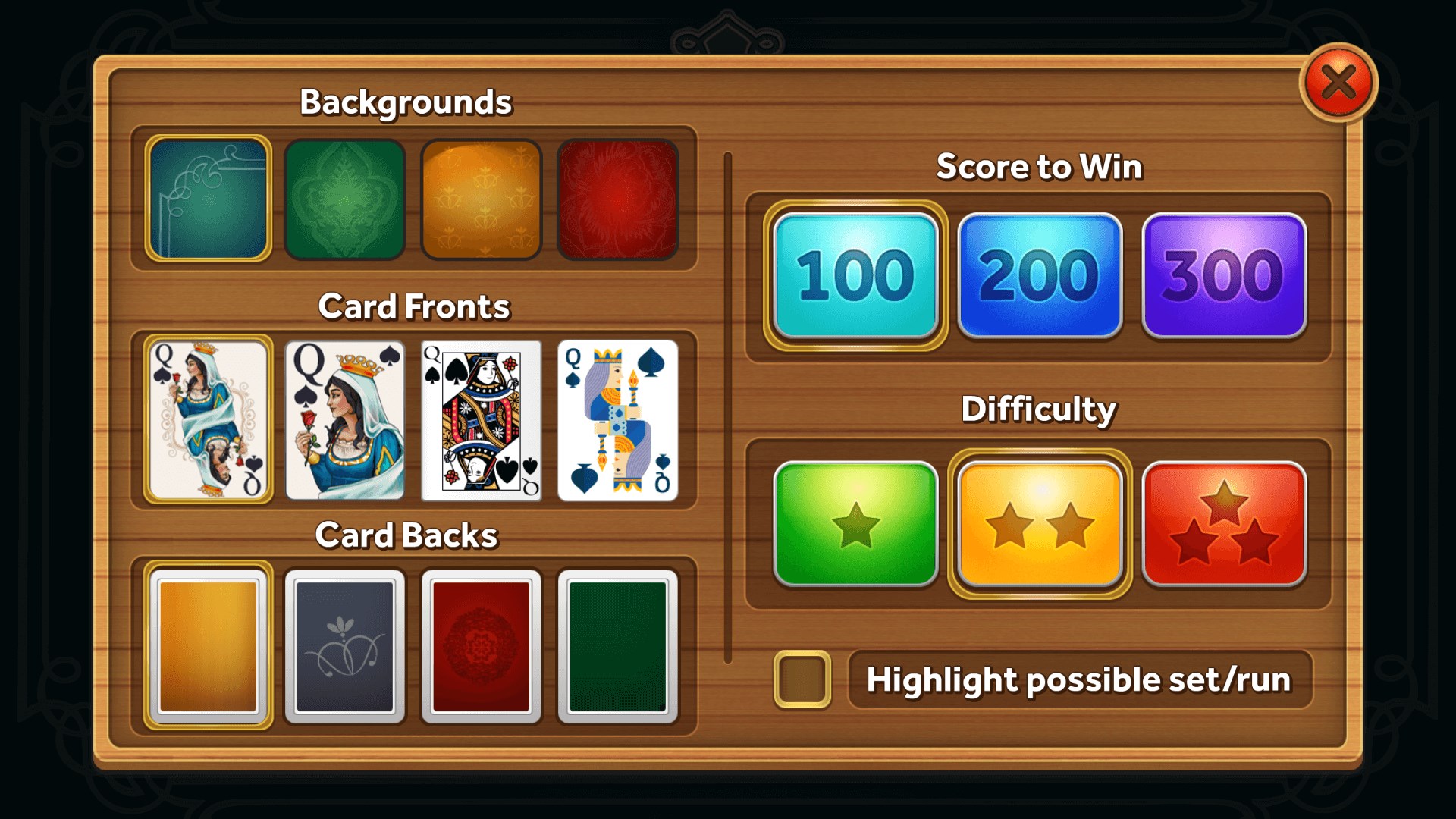Choose the green patterned background
The width and height of the screenshot is (1456, 819).
[x=345, y=198]
